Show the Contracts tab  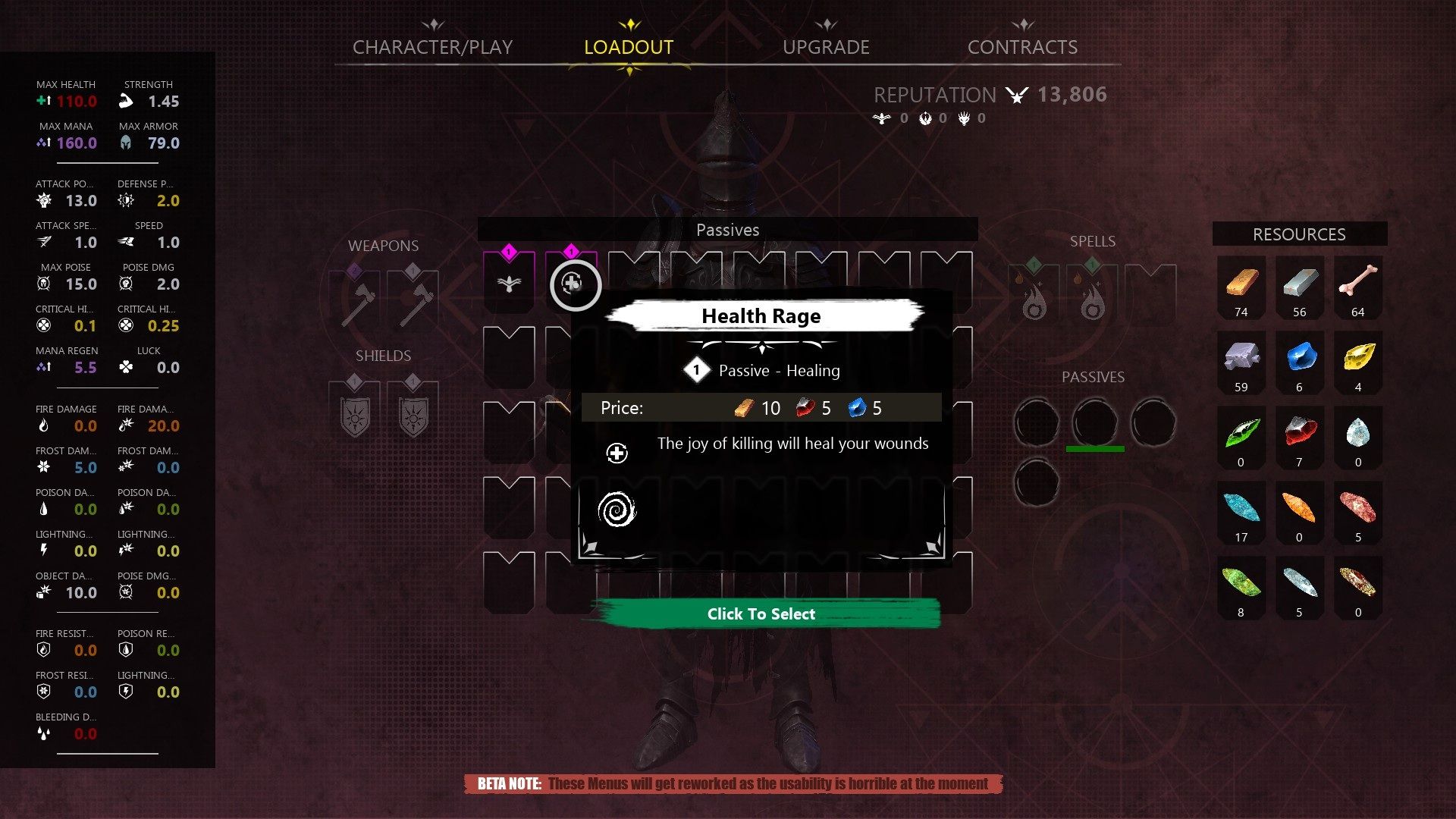[x=1022, y=47]
